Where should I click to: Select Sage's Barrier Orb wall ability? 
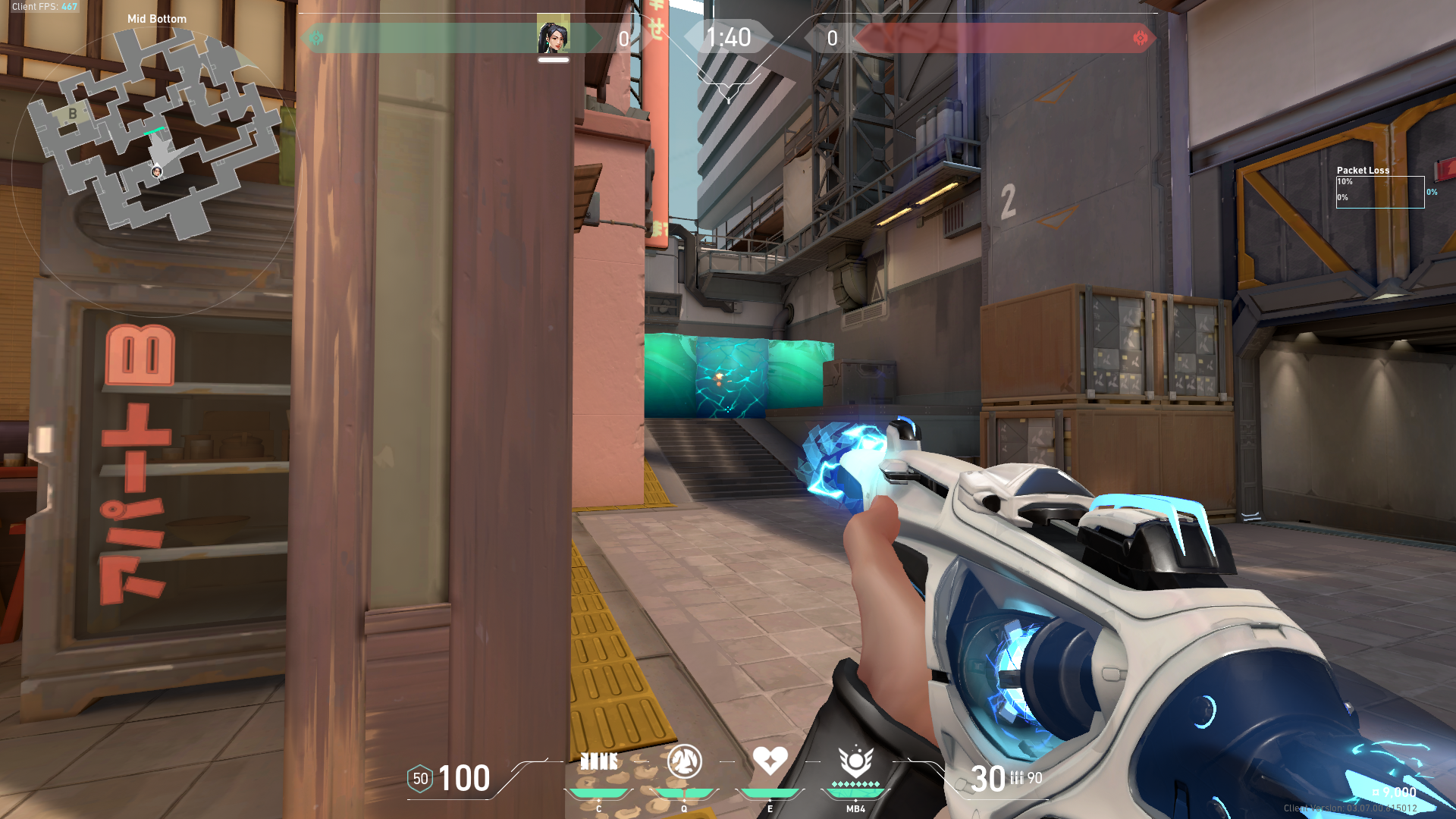click(598, 761)
